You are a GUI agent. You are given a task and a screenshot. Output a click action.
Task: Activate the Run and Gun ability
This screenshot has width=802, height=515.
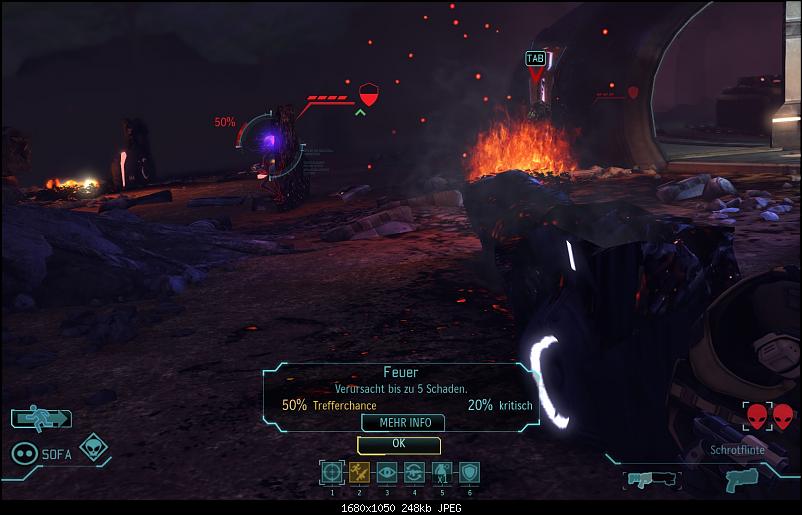[360, 472]
